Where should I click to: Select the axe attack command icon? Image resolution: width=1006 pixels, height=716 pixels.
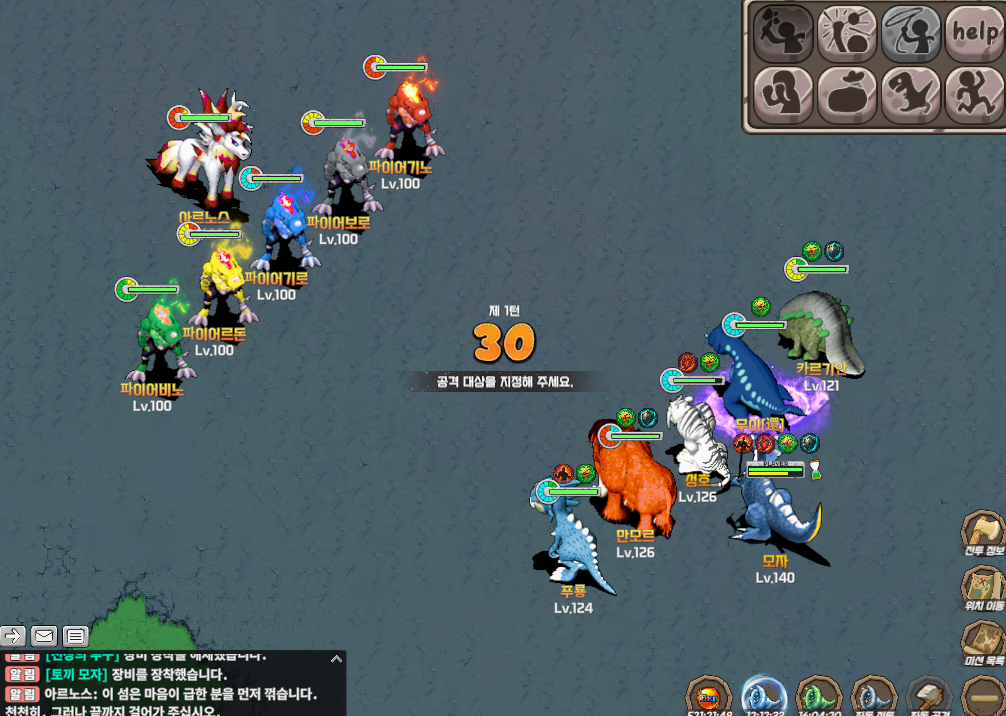pyautogui.click(x=783, y=31)
